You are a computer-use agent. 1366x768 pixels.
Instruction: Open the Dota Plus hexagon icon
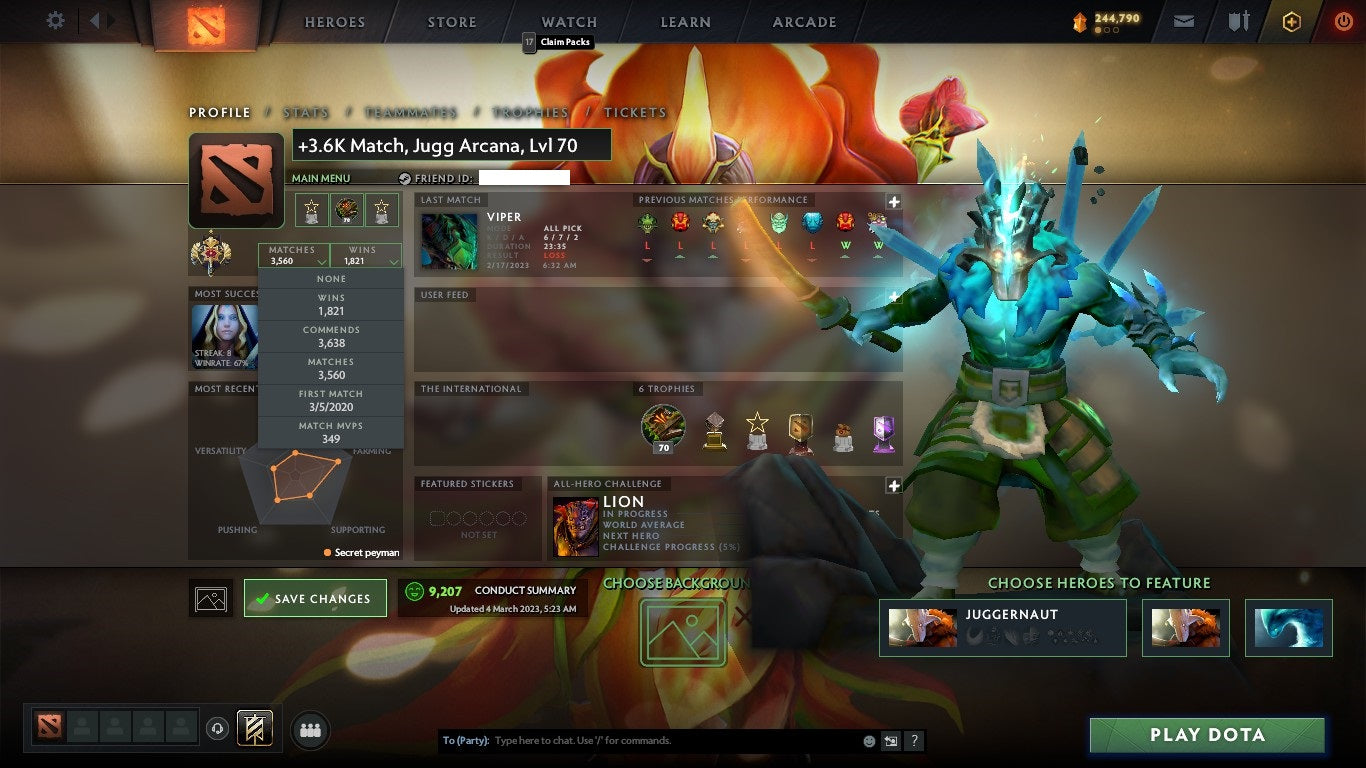pos(1291,20)
